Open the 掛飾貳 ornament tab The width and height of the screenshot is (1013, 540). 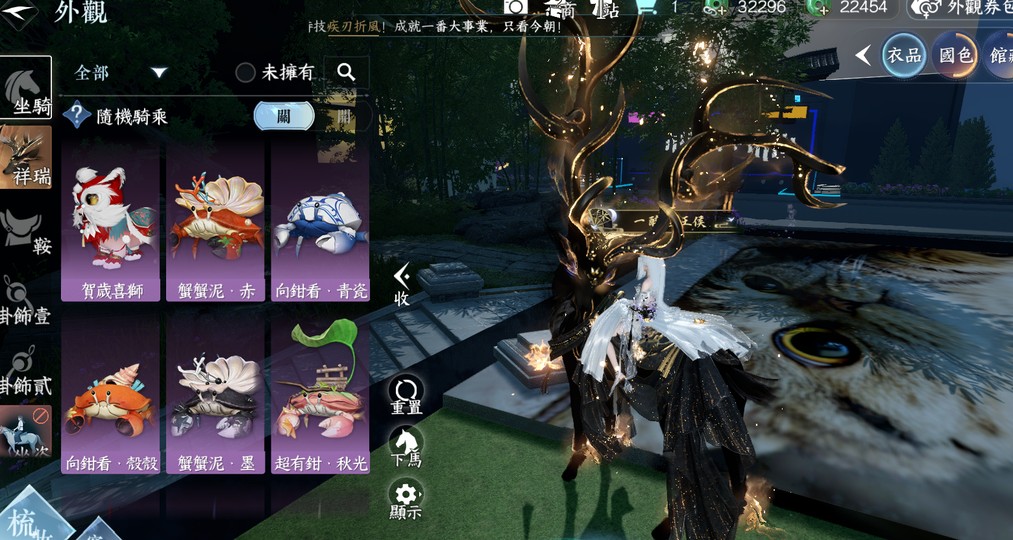tap(26, 370)
